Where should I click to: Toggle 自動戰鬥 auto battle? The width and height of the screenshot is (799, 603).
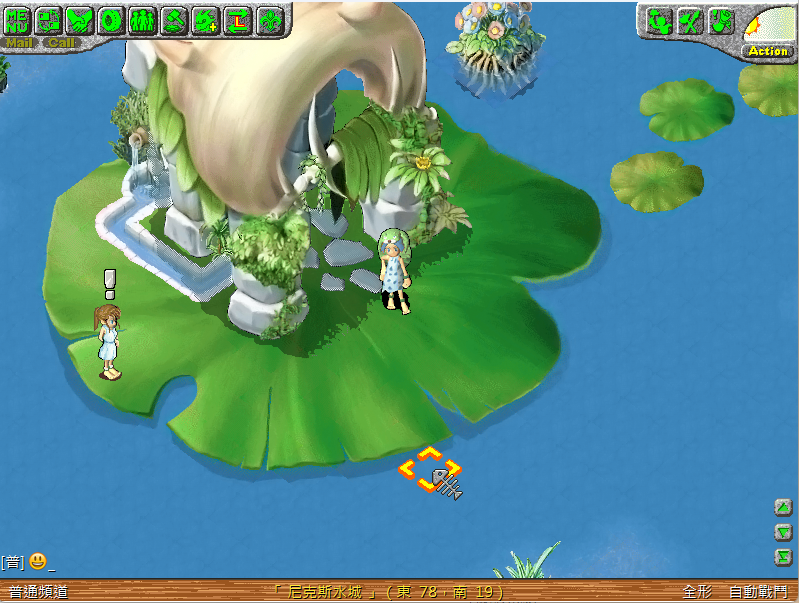[757, 592]
